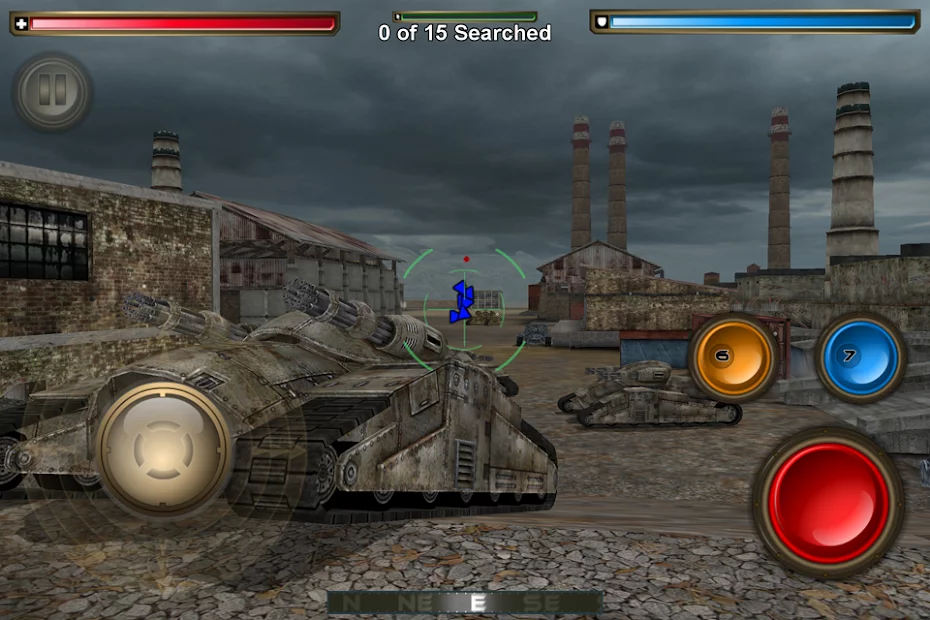Screen dimensions: 930x620
Task: Pause the game with the round pause button
Action: pyautogui.click(x=52, y=92)
